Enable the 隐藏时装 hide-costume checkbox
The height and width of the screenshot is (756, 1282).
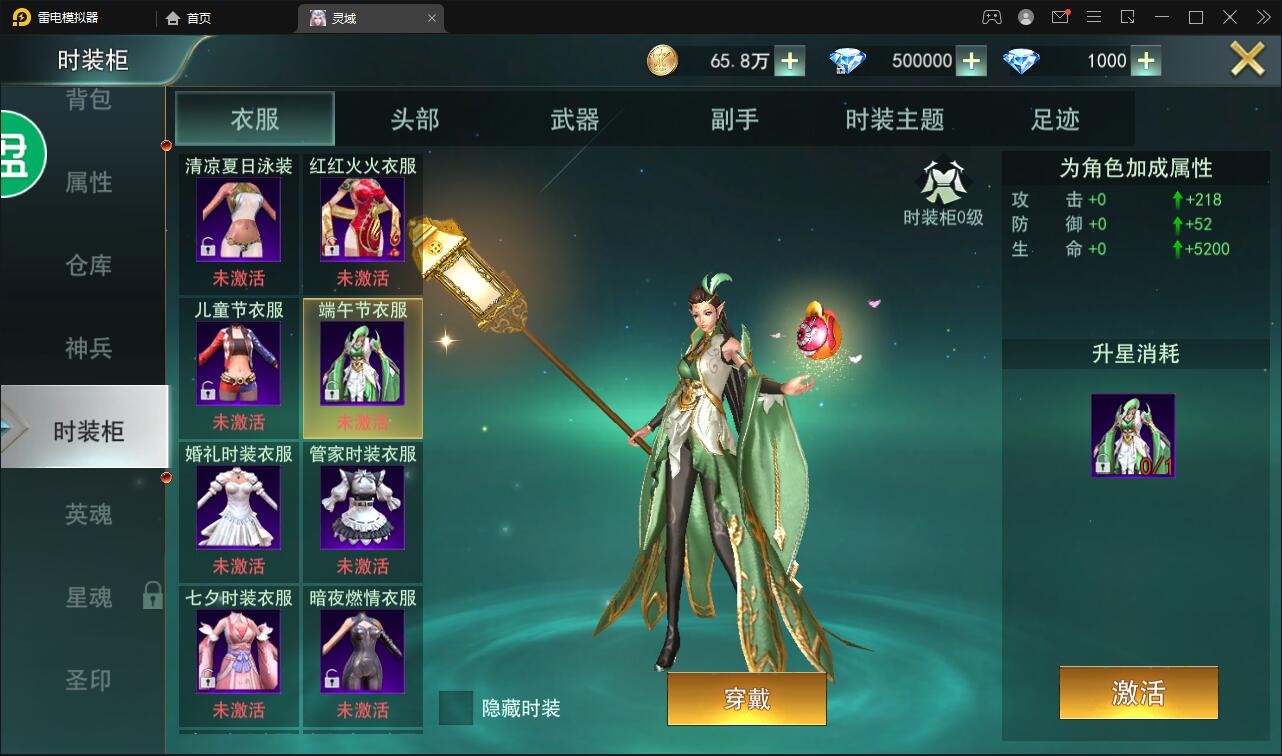pos(456,708)
